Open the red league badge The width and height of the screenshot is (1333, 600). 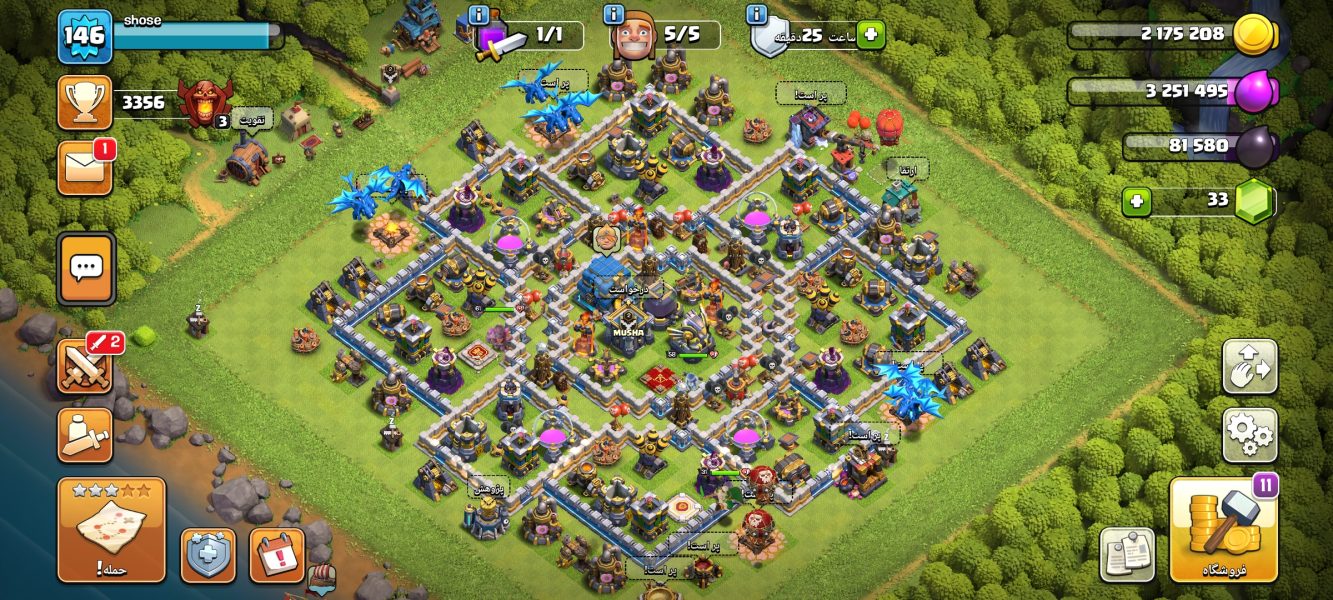click(x=205, y=101)
